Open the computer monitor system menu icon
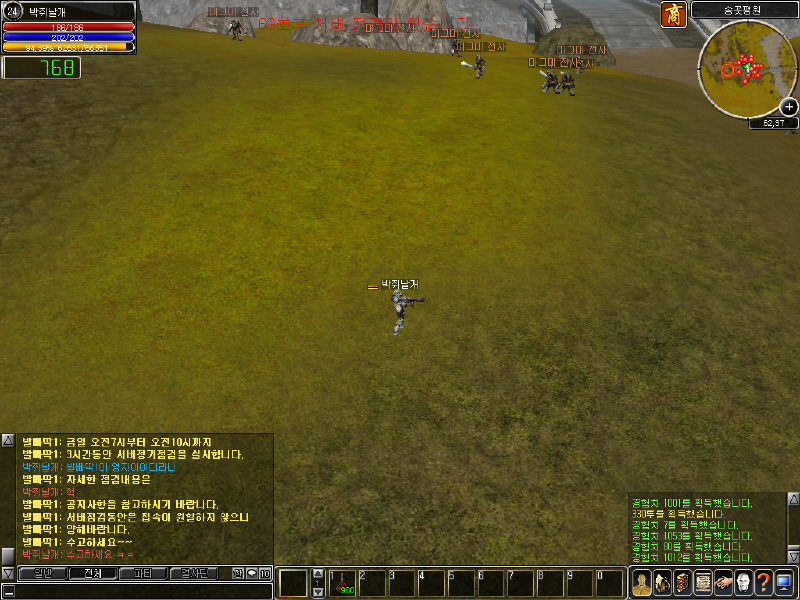 [x=783, y=582]
